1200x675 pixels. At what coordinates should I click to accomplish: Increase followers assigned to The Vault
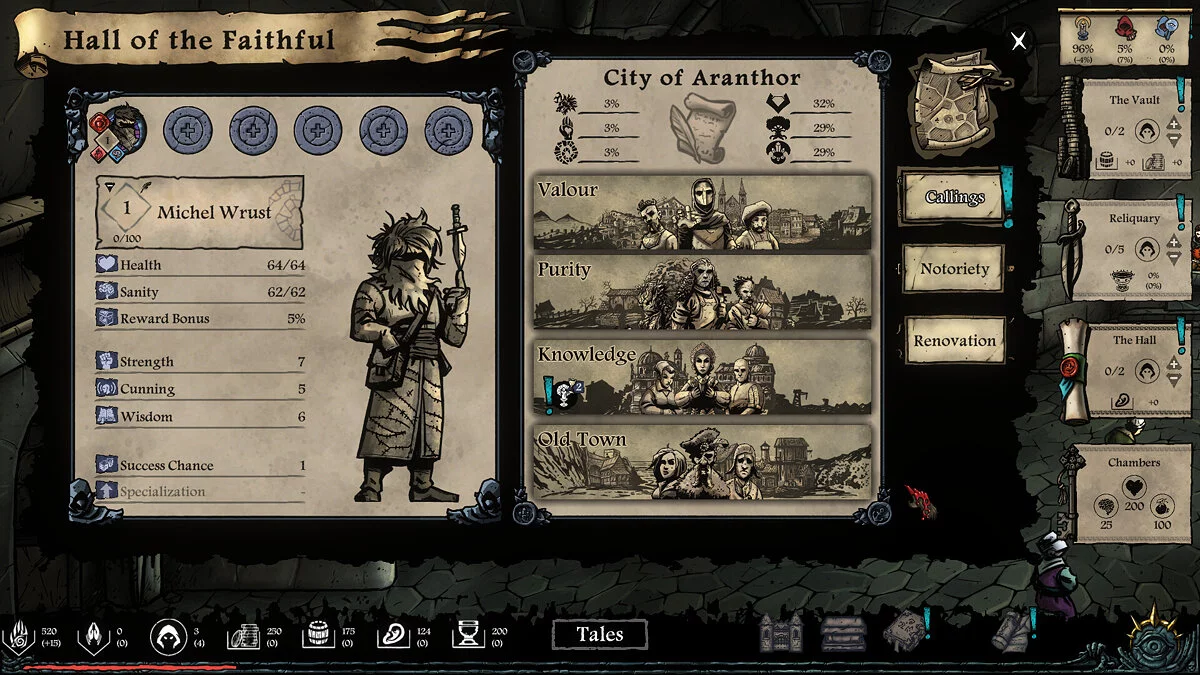pos(1174,123)
